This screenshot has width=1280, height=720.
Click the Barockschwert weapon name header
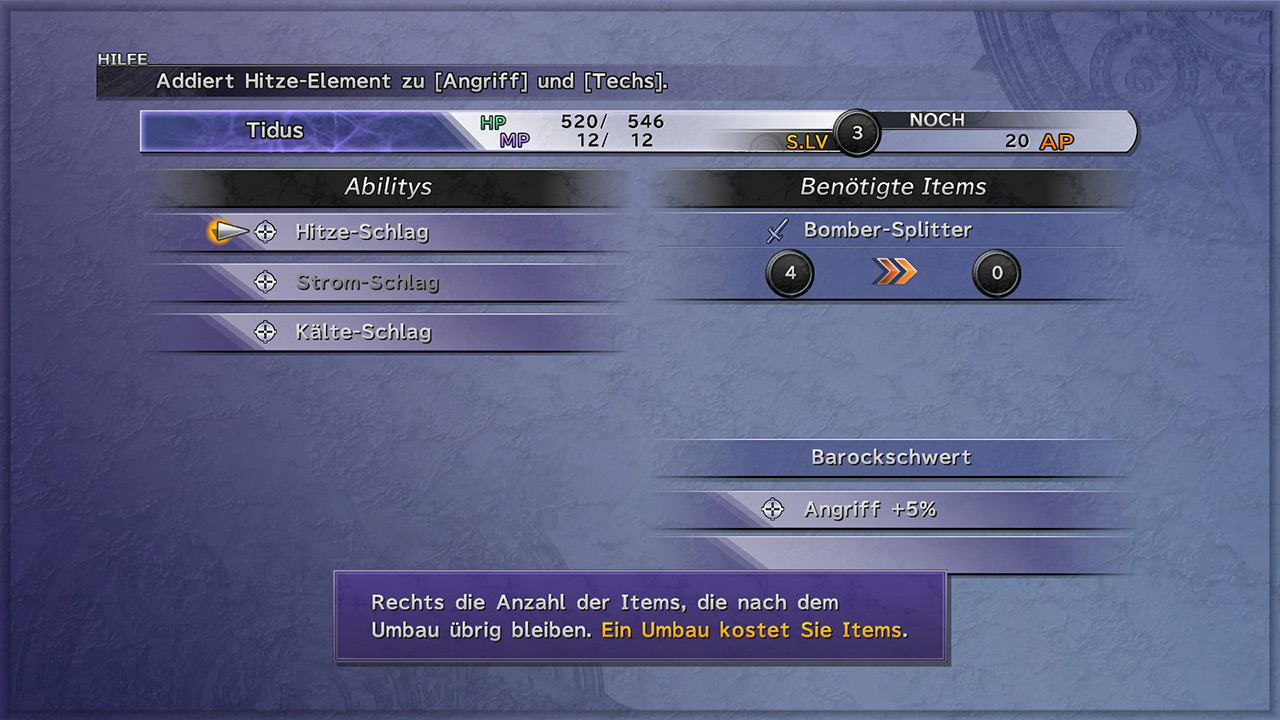pyautogui.click(x=891, y=457)
